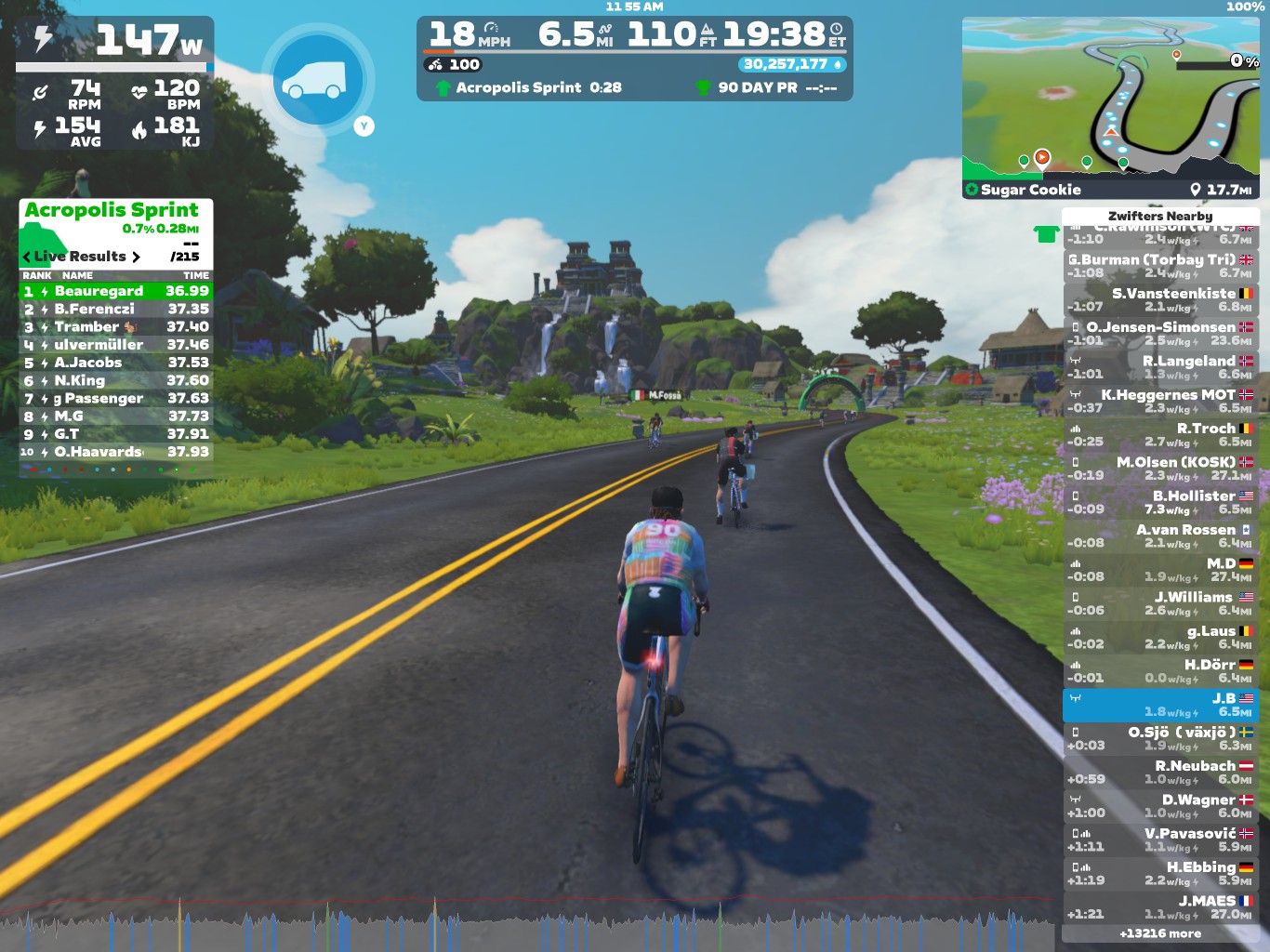Select K.Heggernes MOT in Zwifters Nearby
This screenshot has height=952, width=1270.
pyautogui.click(x=1160, y=401)
